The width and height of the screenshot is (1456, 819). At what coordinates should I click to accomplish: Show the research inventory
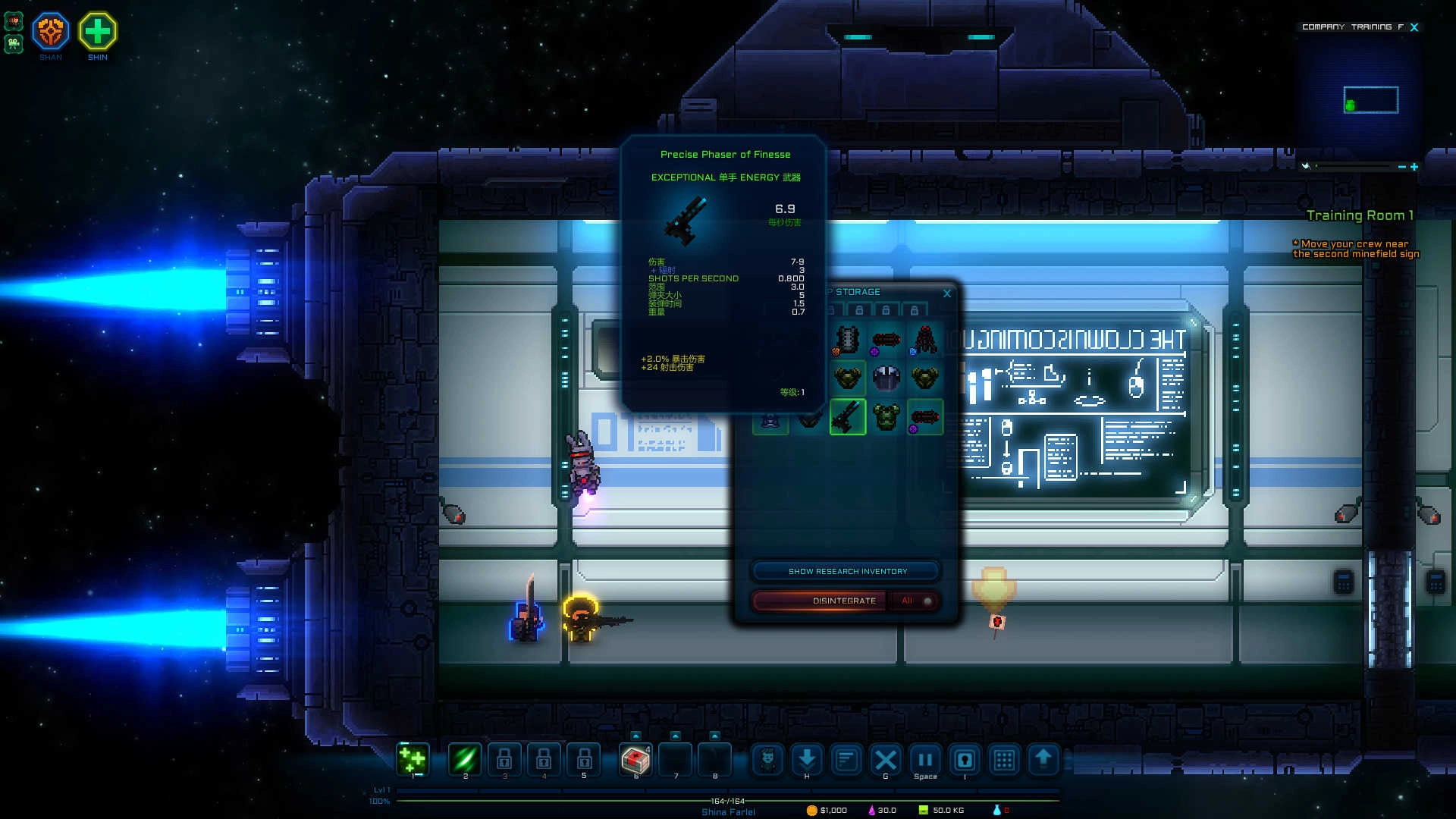point(846,571)
